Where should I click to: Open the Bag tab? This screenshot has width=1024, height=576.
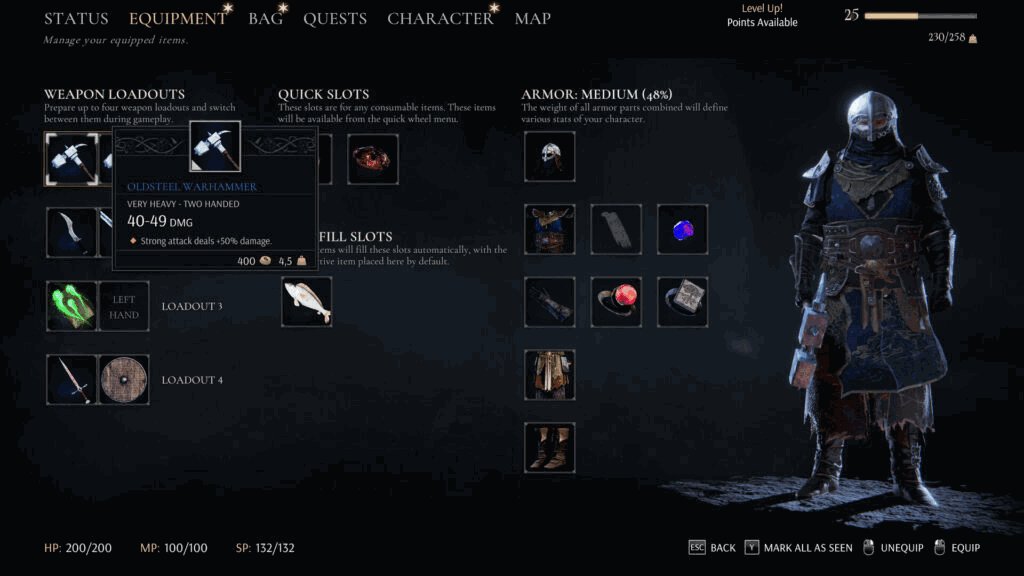(265, 19)
